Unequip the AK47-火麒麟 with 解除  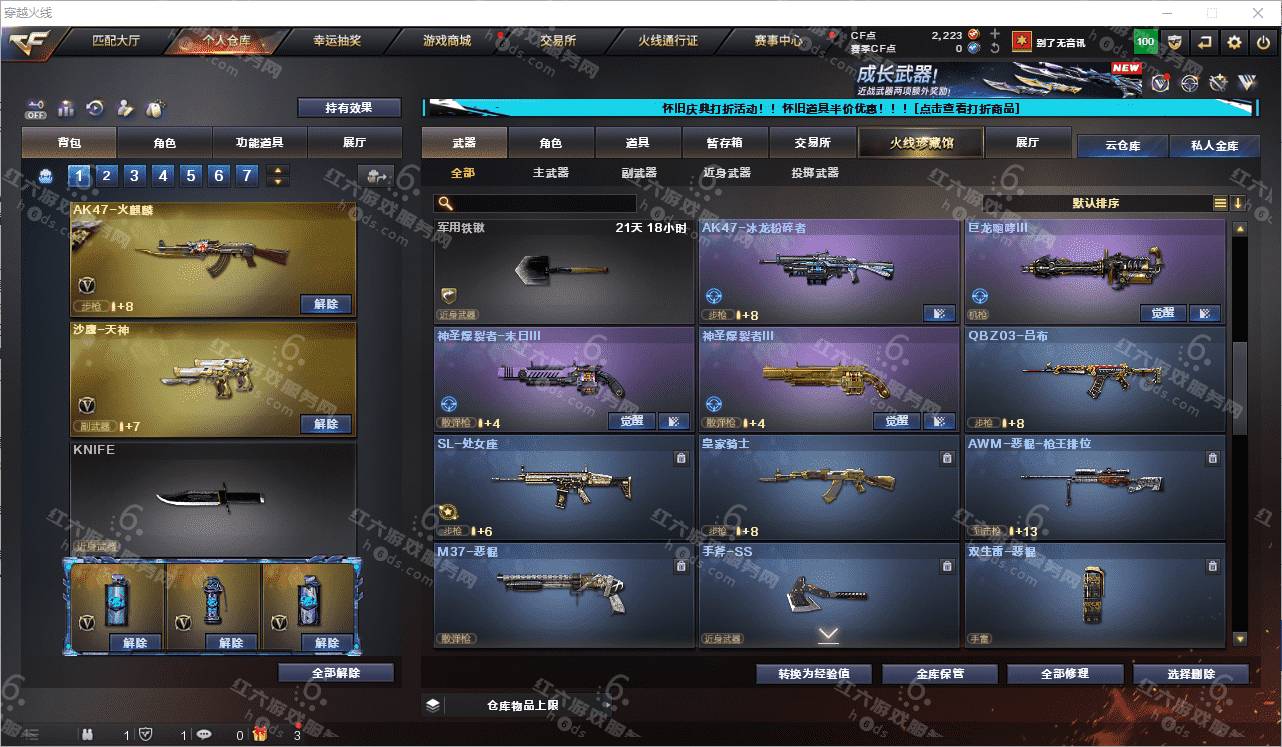pos(326,304)
